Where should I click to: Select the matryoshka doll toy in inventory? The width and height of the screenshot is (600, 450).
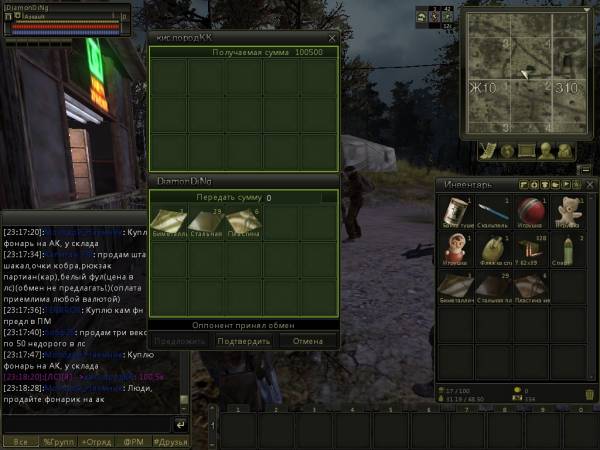pos(457,251)
